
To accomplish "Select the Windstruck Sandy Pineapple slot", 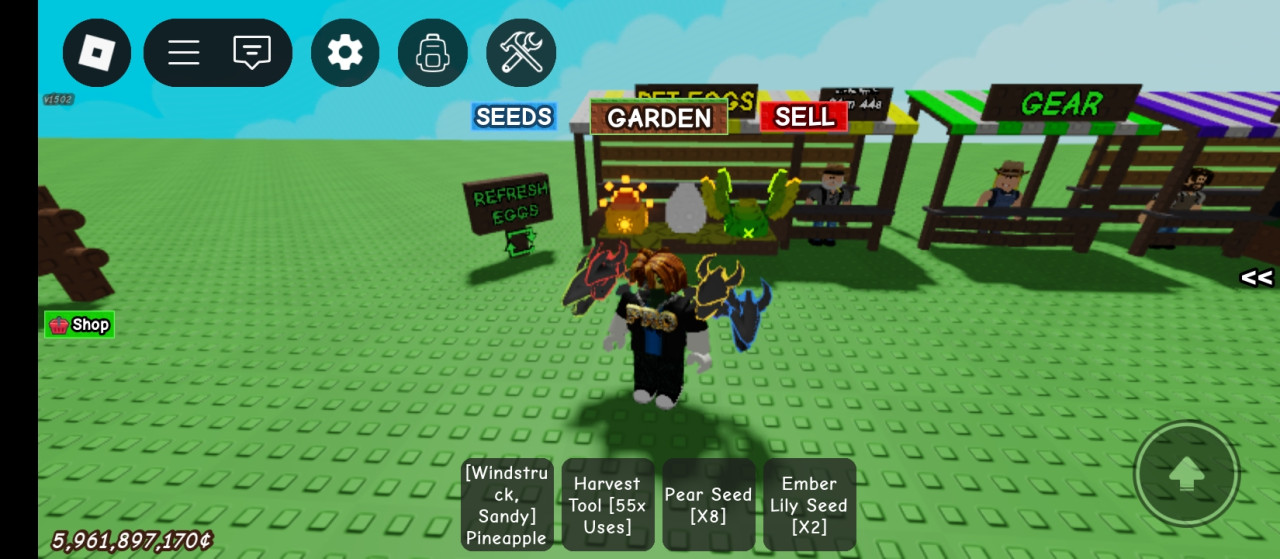I will coord(506,505).
